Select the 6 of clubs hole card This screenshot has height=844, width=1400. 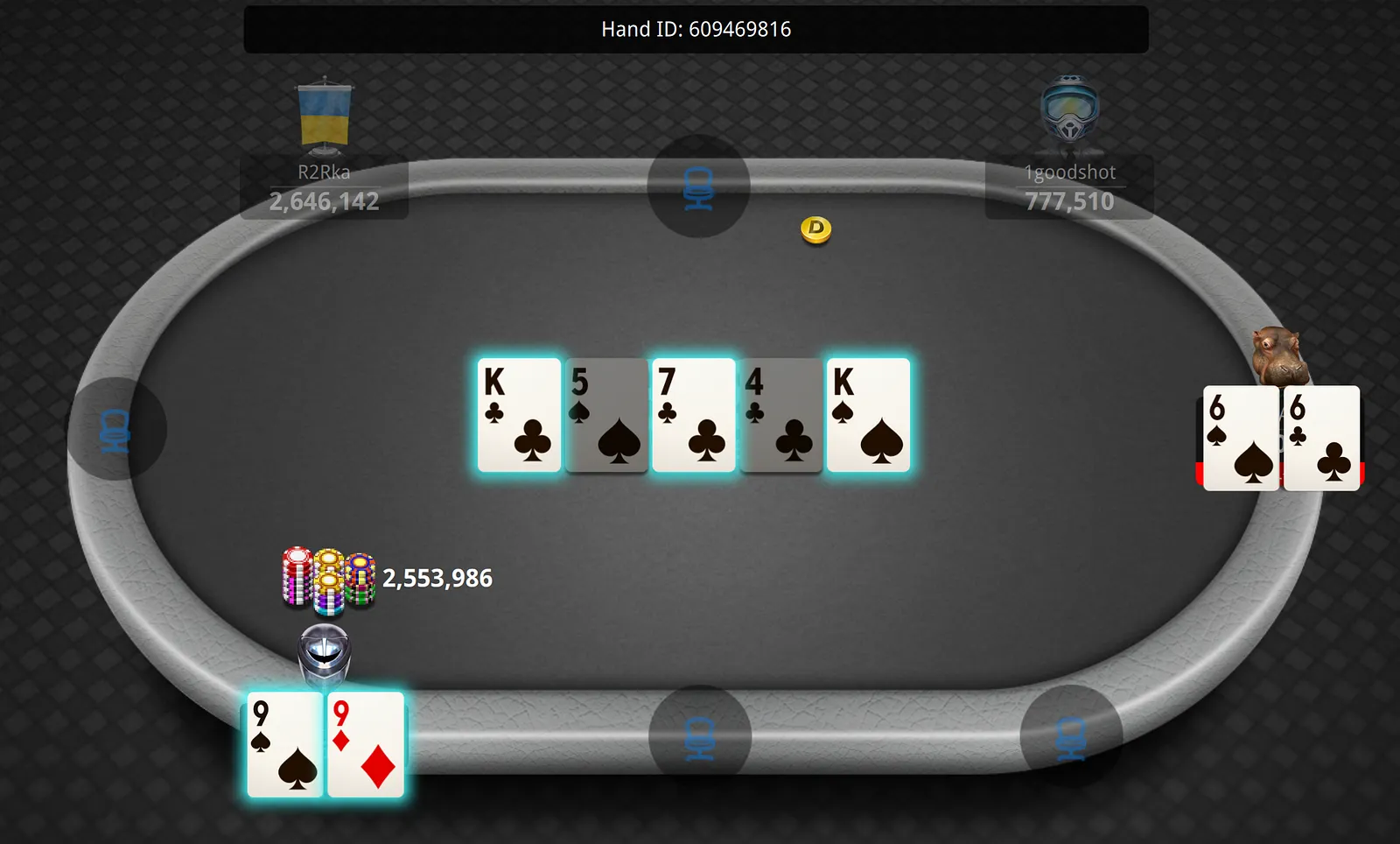1322,438
